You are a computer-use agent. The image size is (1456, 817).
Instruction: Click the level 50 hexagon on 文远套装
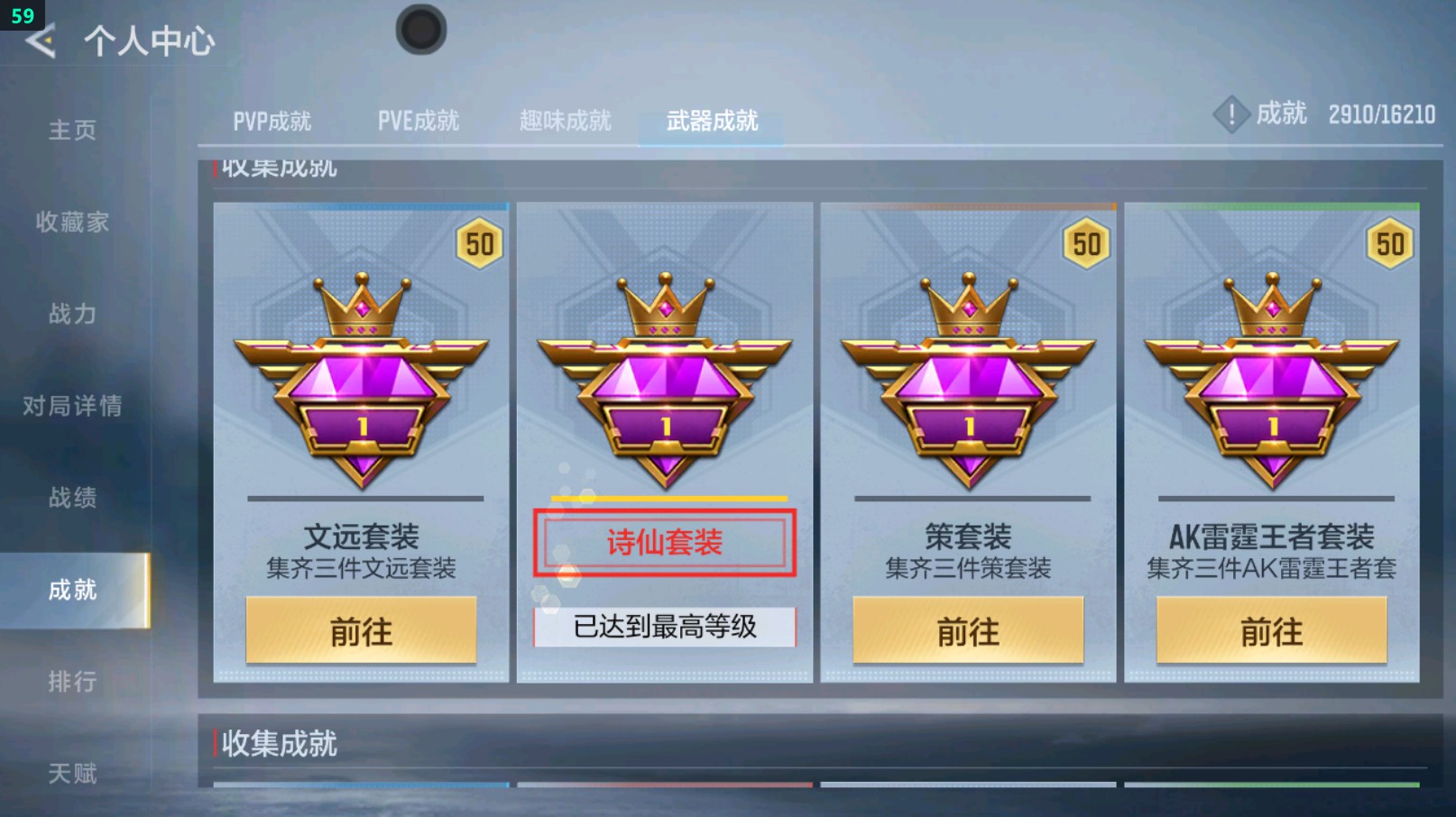click(x=481, y=243)
